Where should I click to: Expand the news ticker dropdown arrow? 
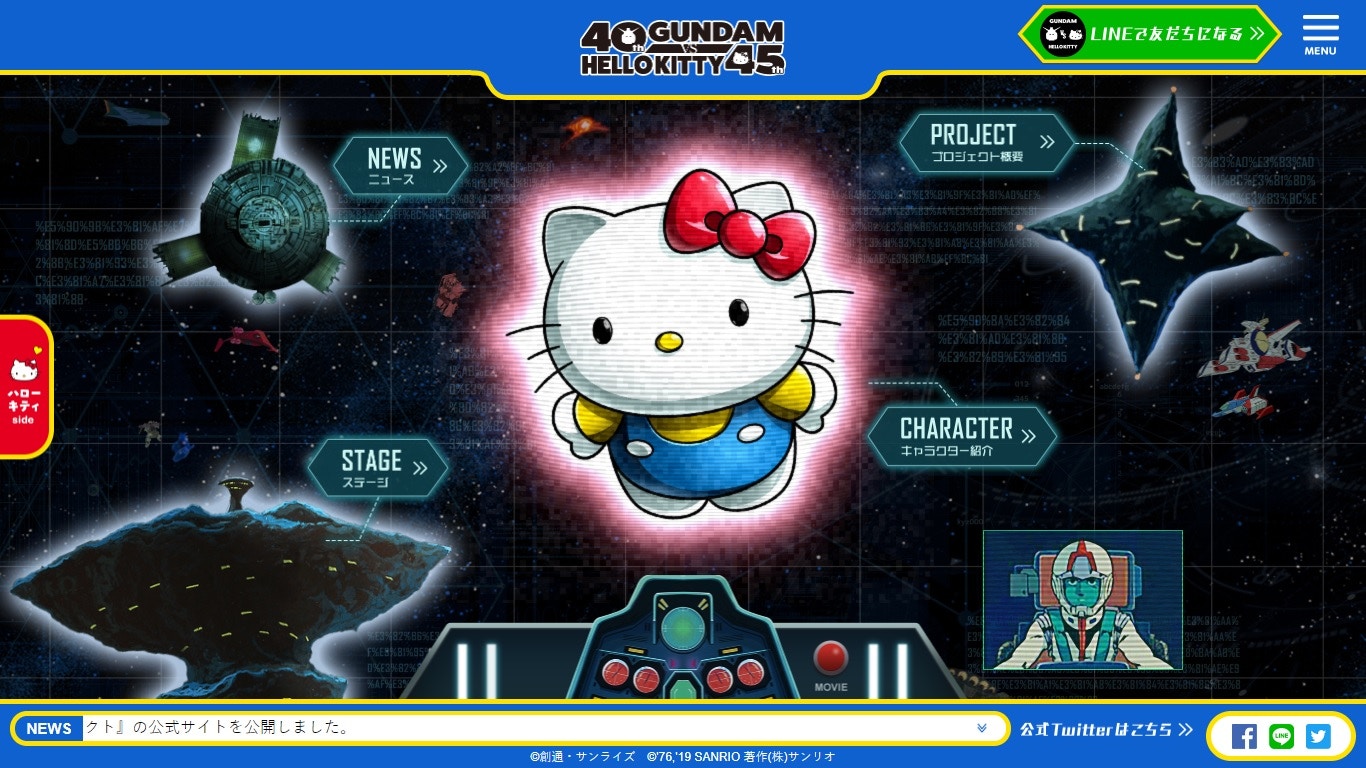[982, 728]
